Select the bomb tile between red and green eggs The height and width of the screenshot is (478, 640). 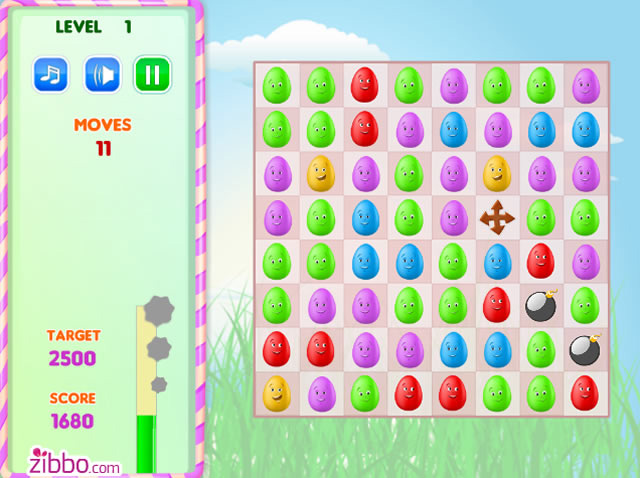[541, 305]
